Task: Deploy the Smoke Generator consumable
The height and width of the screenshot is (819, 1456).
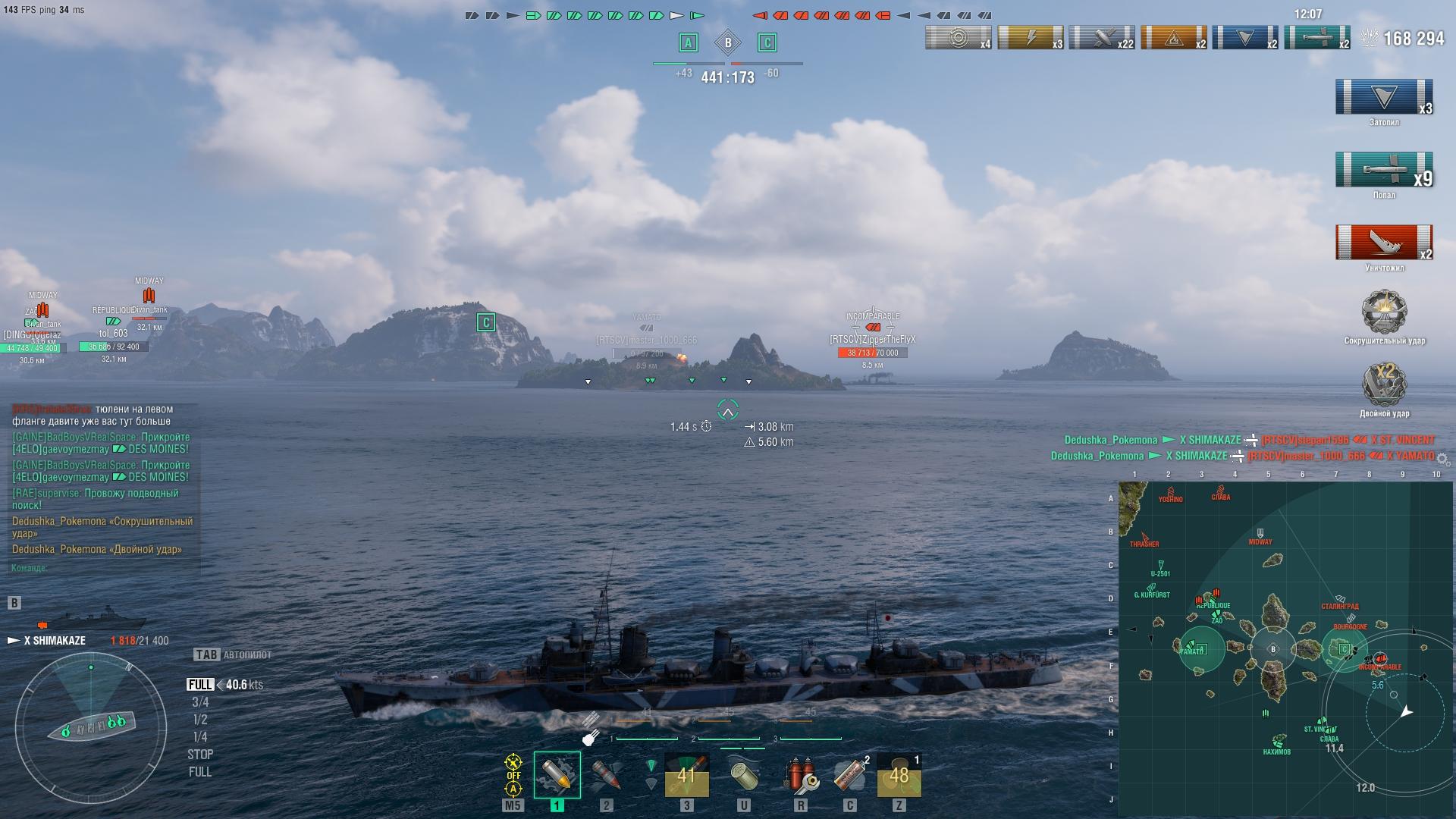Action: pyautogui.click(x=849, y=774)
